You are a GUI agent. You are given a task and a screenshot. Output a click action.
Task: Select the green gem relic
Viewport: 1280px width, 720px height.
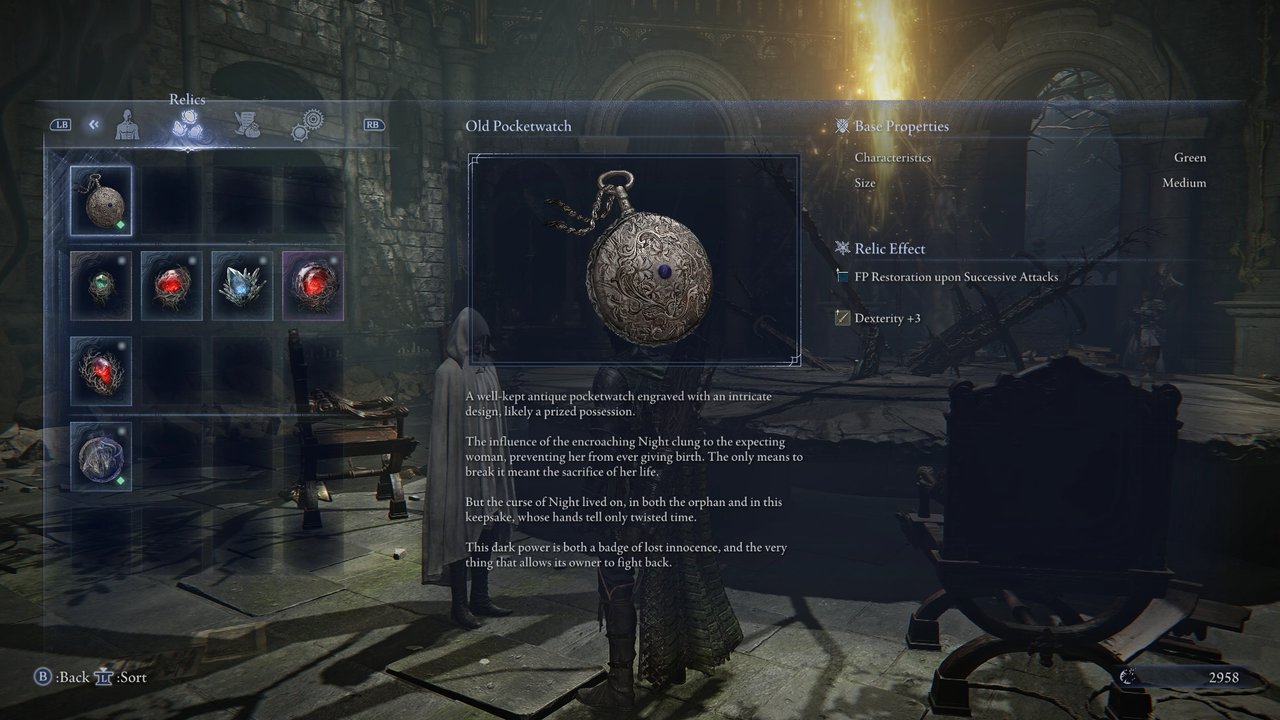pyautogui.click(x=101, y=286)
